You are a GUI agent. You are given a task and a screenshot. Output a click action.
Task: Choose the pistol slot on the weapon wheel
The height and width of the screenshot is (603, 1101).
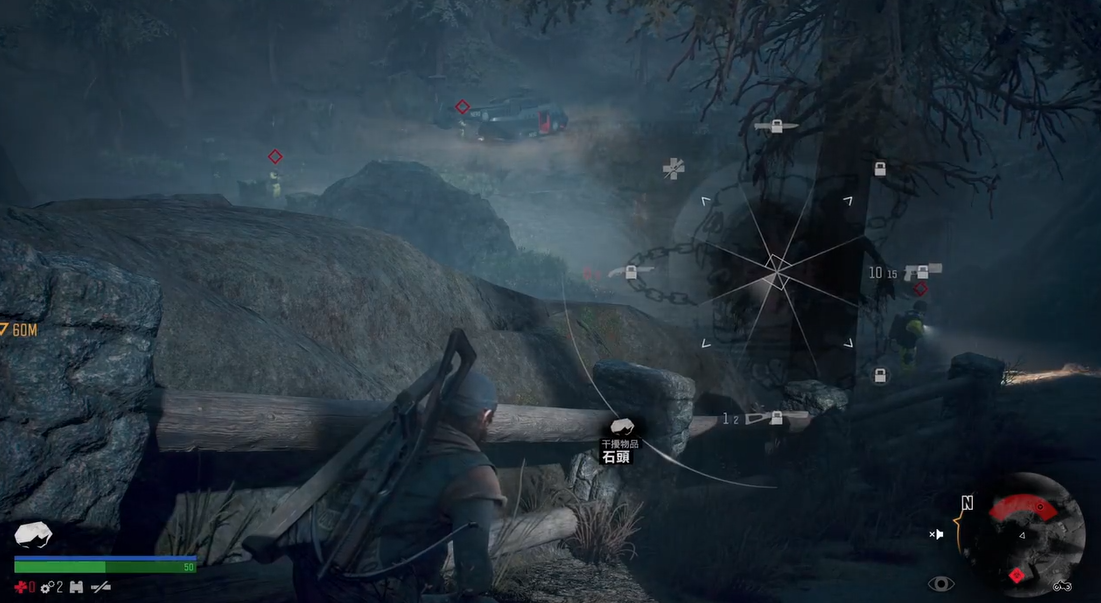[922, 272]
